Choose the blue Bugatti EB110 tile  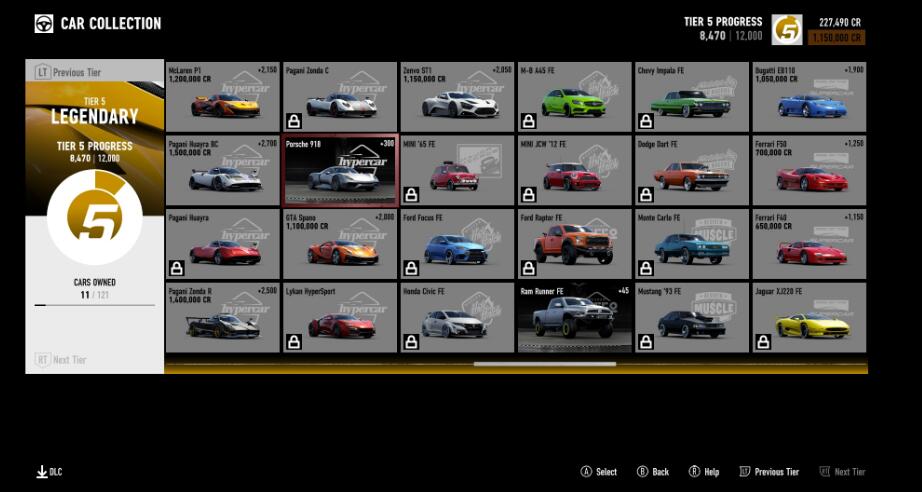pyautogui.click(x=808, y=97)
